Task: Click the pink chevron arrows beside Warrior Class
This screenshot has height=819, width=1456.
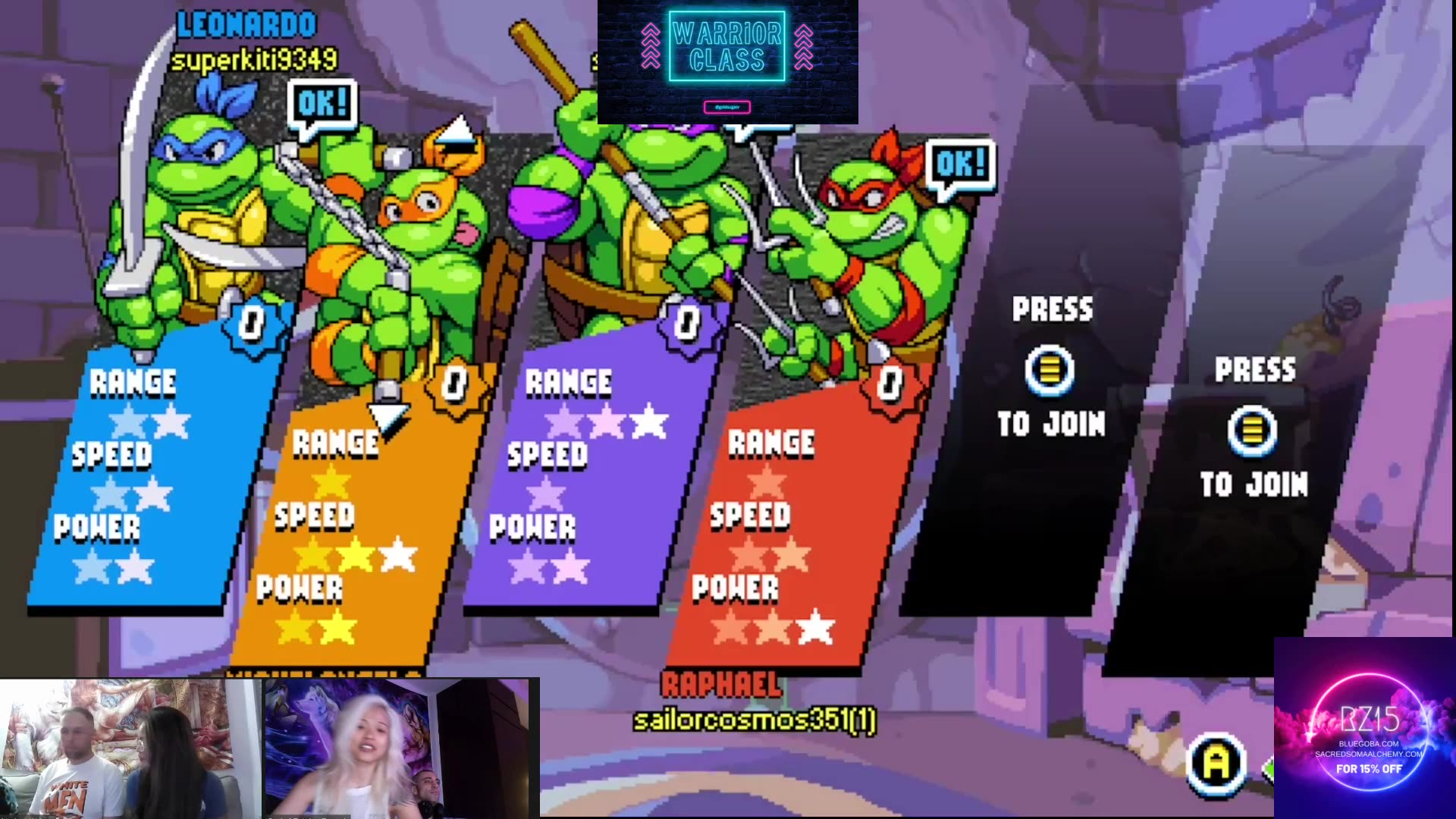Action: tap(649, 45)
